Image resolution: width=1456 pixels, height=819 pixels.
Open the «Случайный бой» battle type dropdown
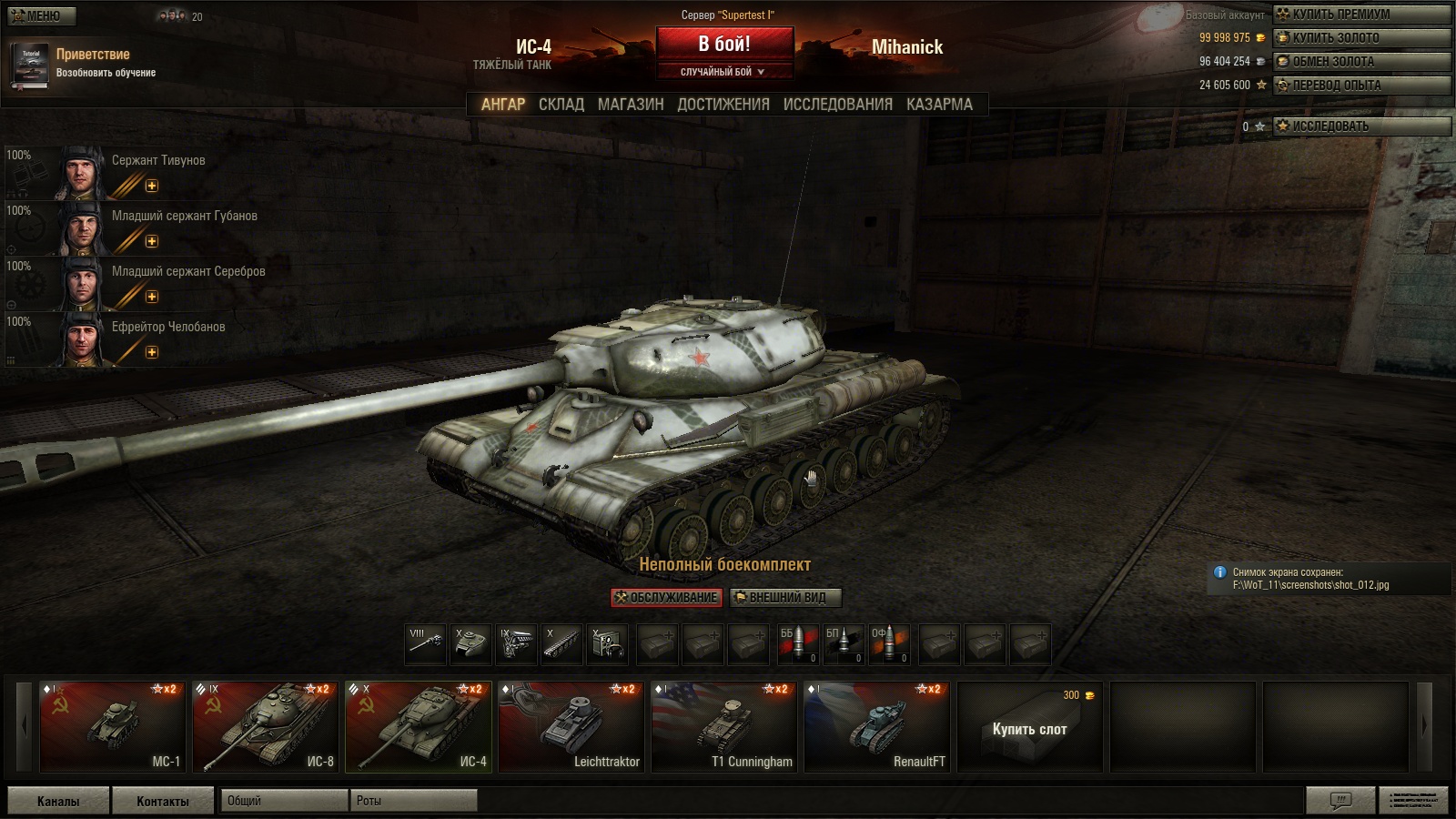coord(724,72)
